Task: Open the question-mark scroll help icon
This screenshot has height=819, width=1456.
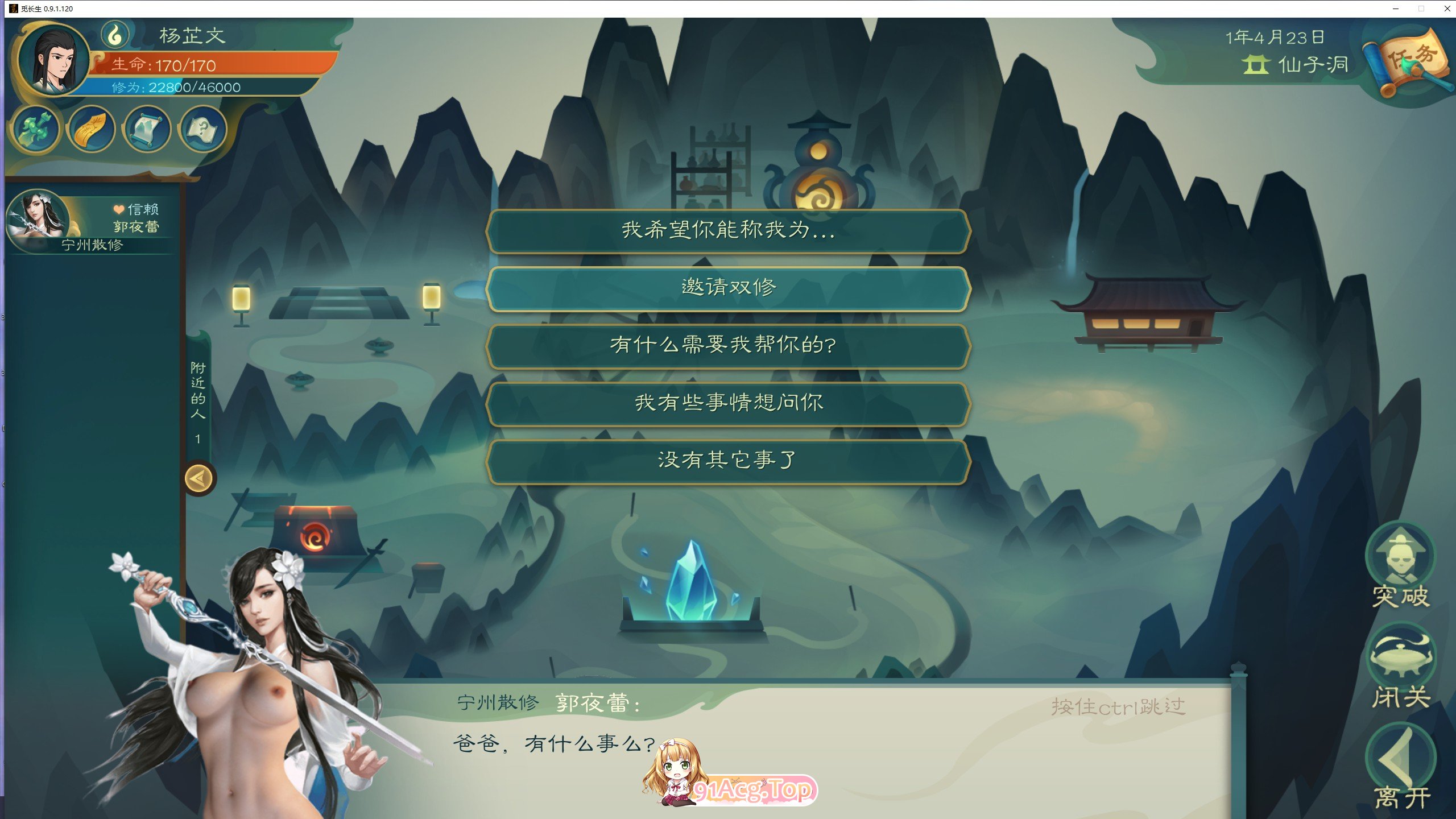Action: [201, 130]
